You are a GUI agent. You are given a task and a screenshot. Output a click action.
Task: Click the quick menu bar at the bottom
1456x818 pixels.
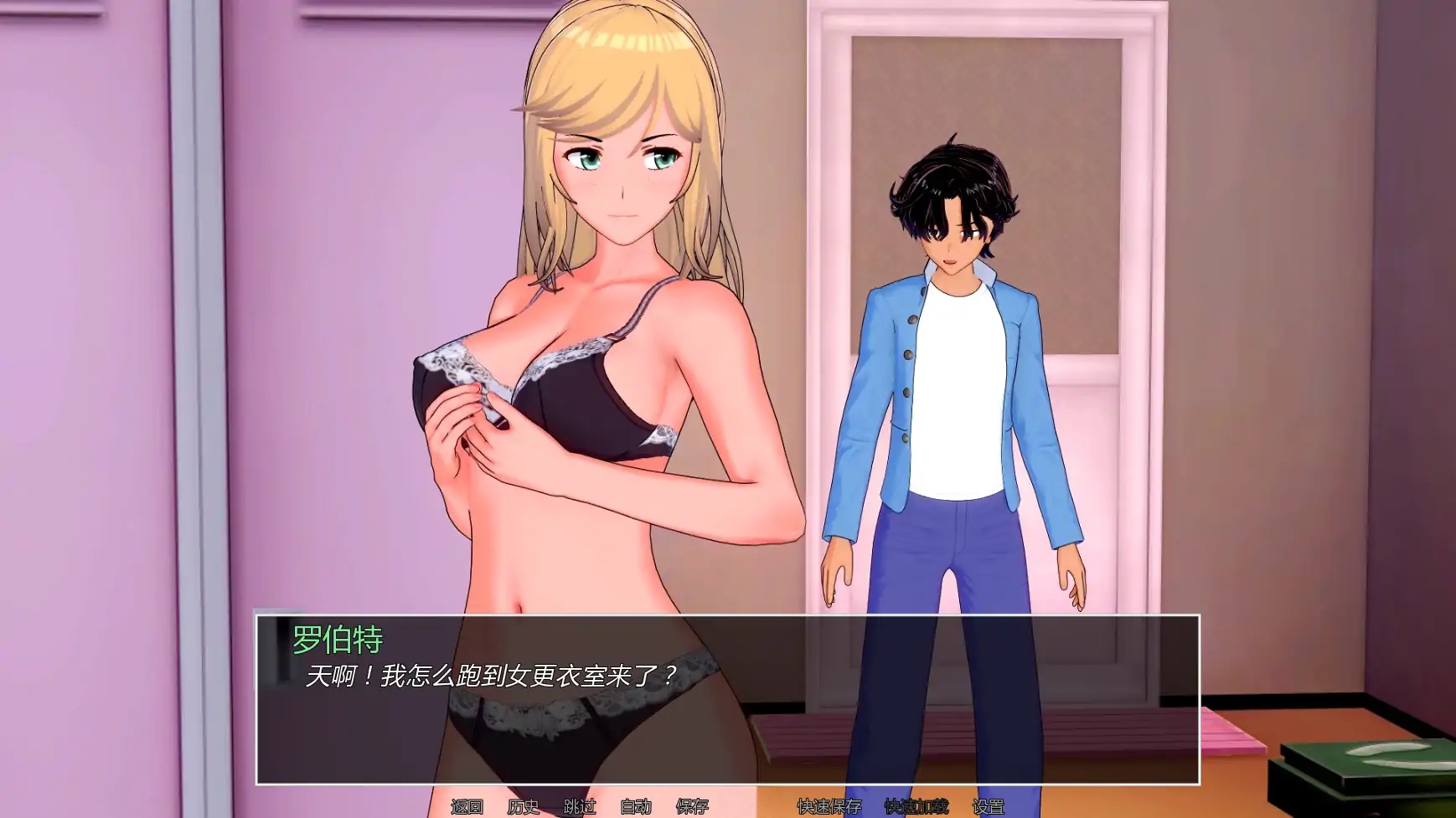[729, 805]
